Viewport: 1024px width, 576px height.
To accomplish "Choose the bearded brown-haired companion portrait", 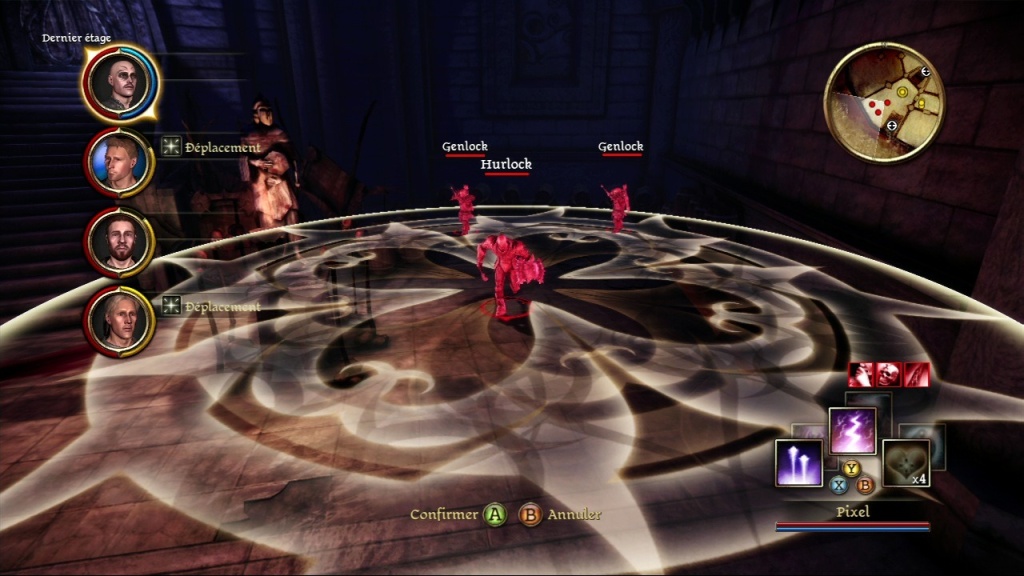I will [118, 241].
